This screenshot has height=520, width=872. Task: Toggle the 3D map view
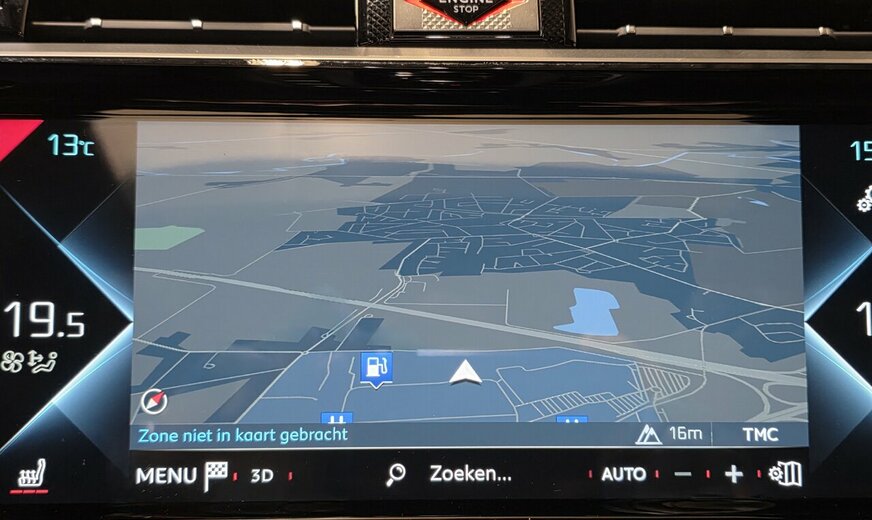(x=261, y=476)
